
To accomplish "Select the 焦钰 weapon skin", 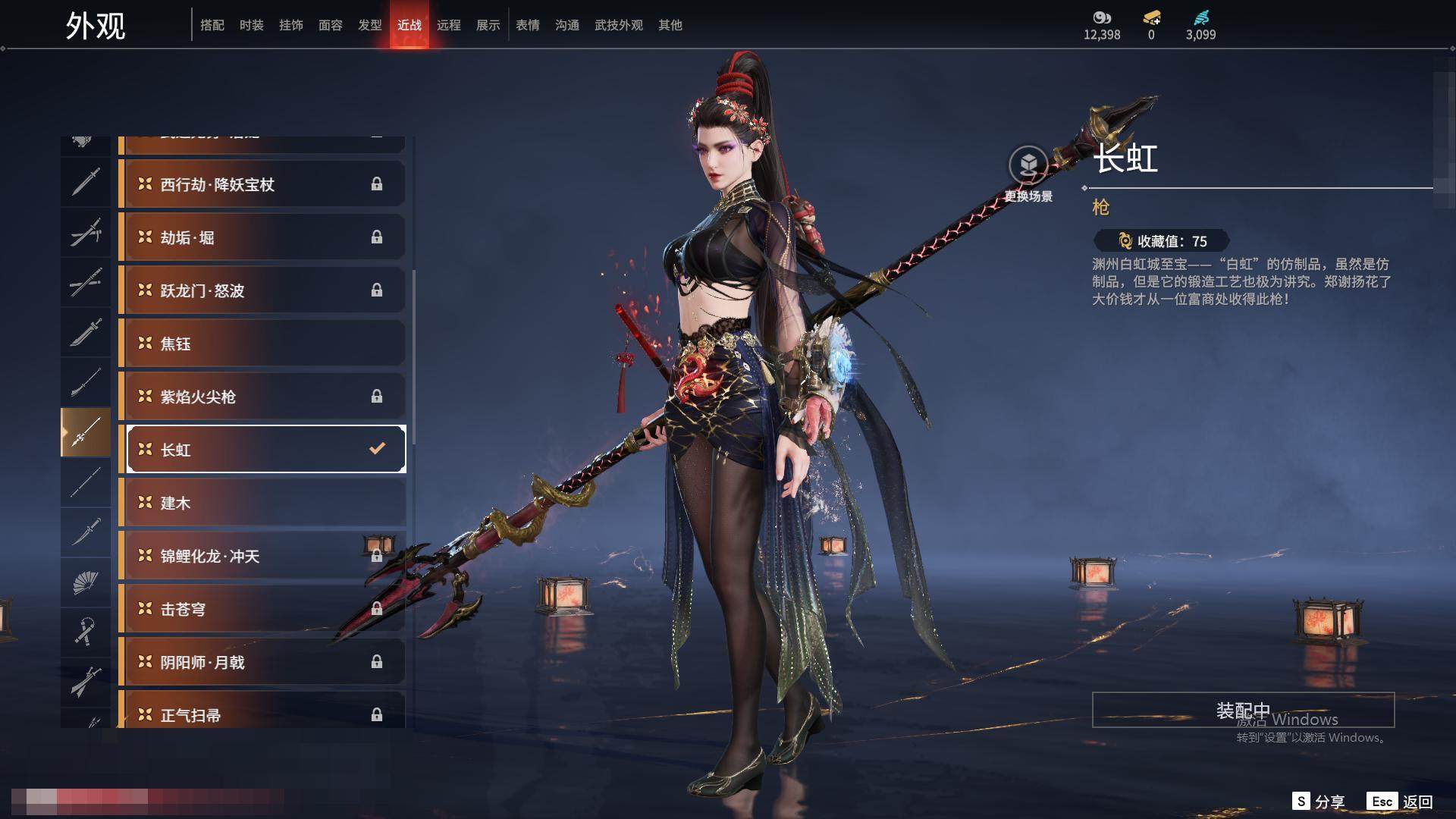I will (x=262, y=344).
